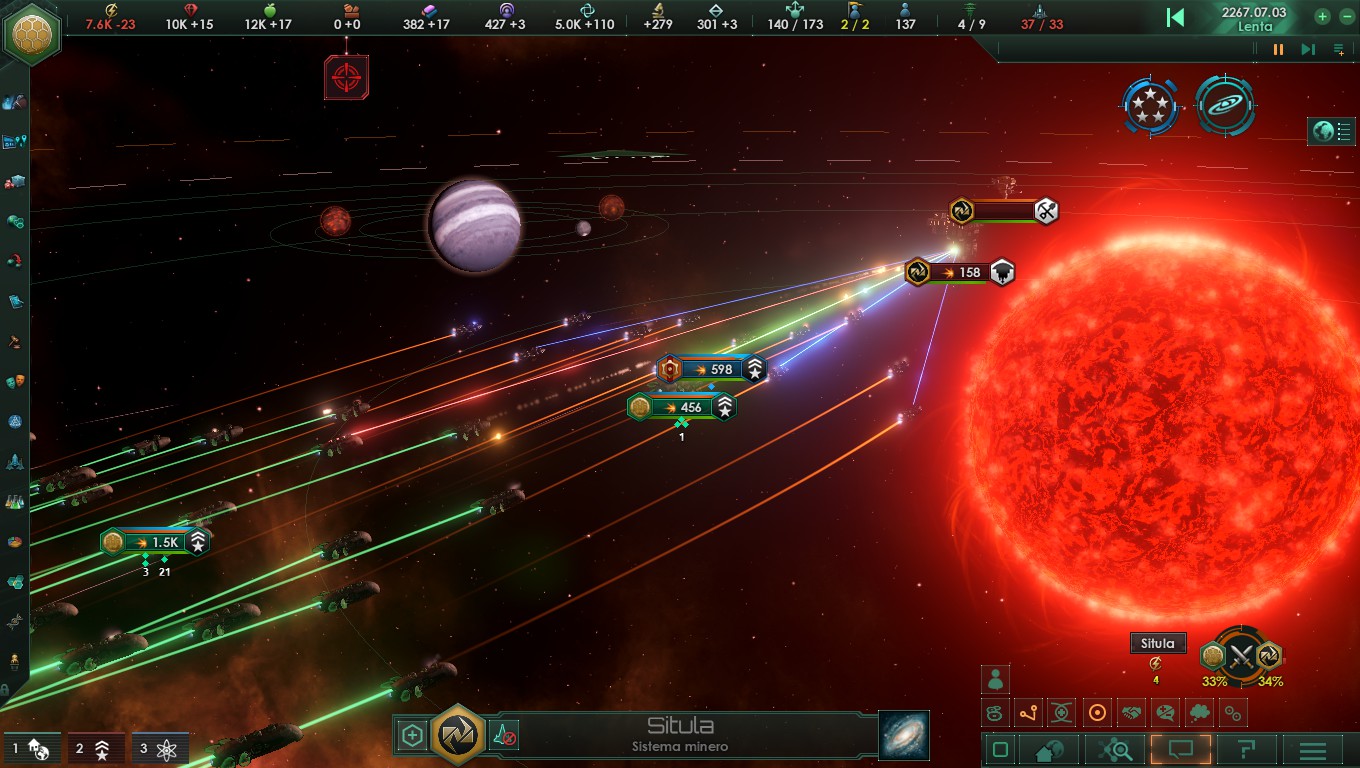Open the empire emblem menu

click(32, 32)
